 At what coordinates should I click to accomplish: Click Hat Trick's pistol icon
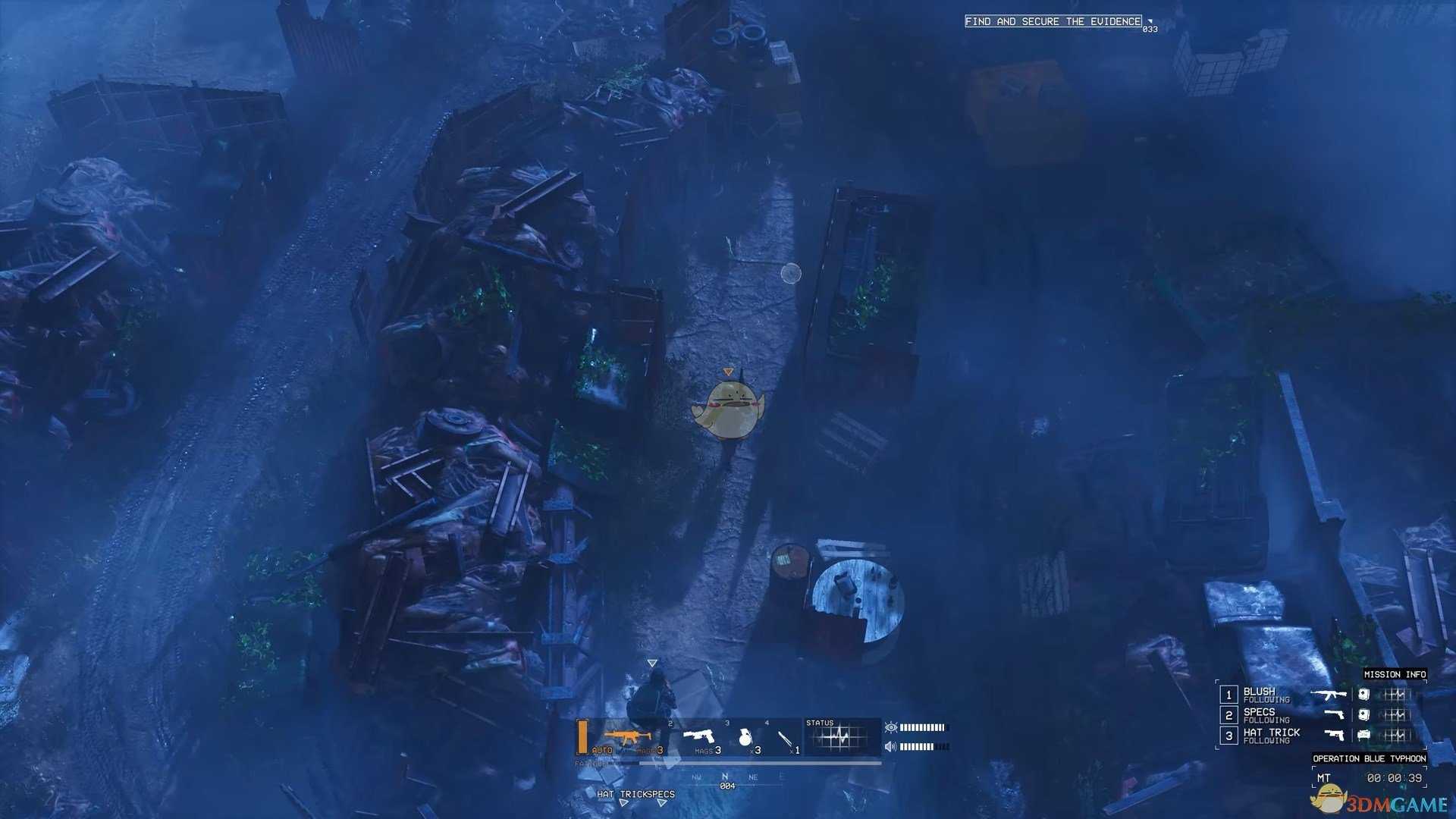pos(1334,734)
